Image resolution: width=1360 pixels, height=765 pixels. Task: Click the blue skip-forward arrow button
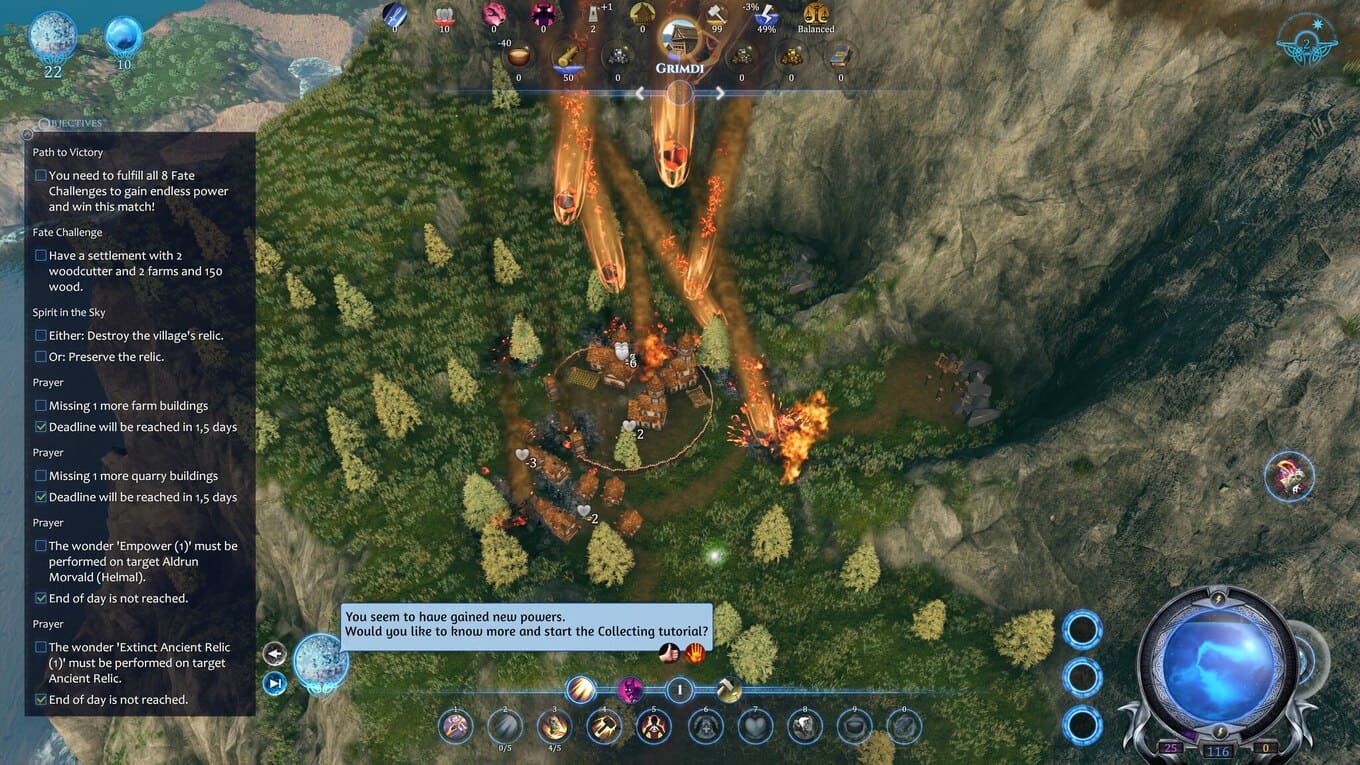click(x=274, y=683)
